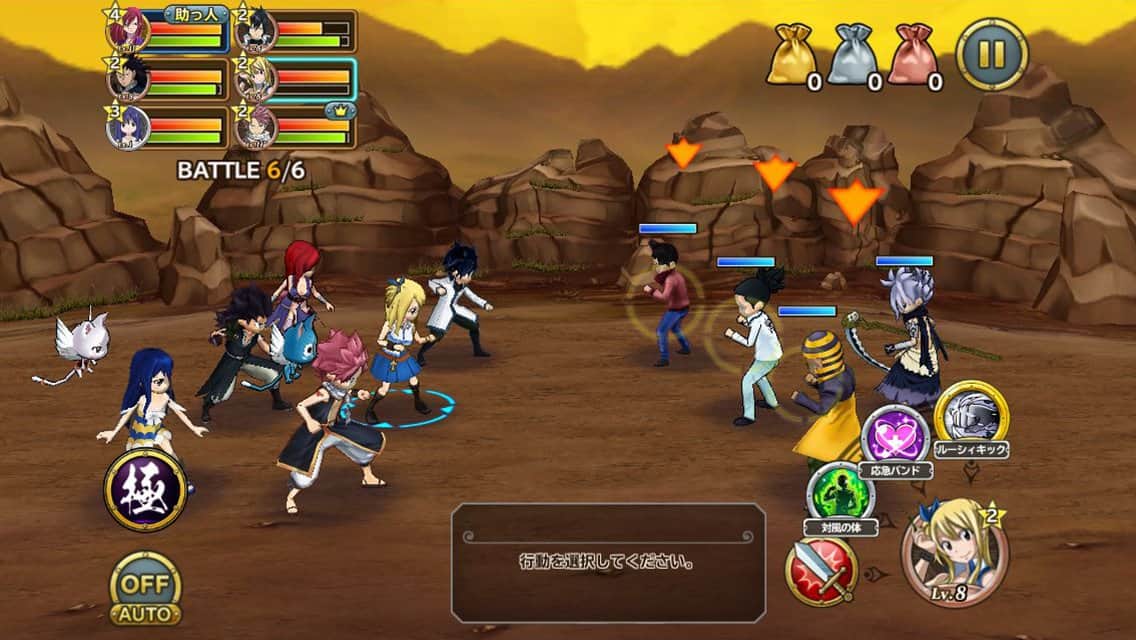
Task: Pause the battle with the pause button
Action: (x=991, y=54)
